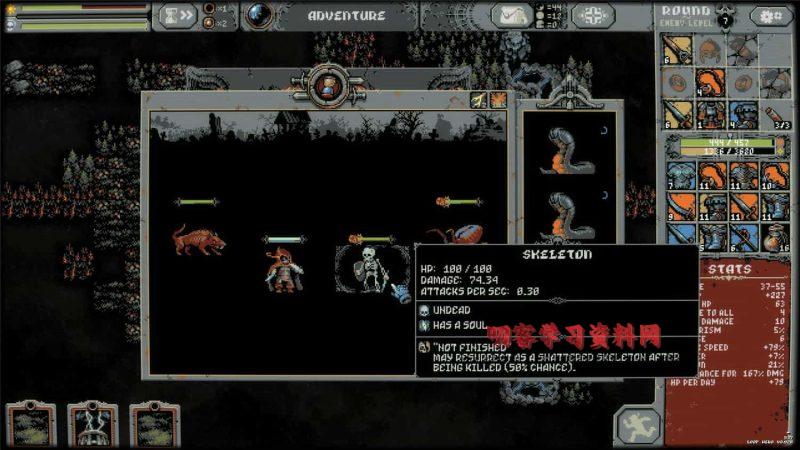Activate the retreat running-figure button
This screenshot has height=450, width=800.
pyautogui.click(x=634, y=426)
